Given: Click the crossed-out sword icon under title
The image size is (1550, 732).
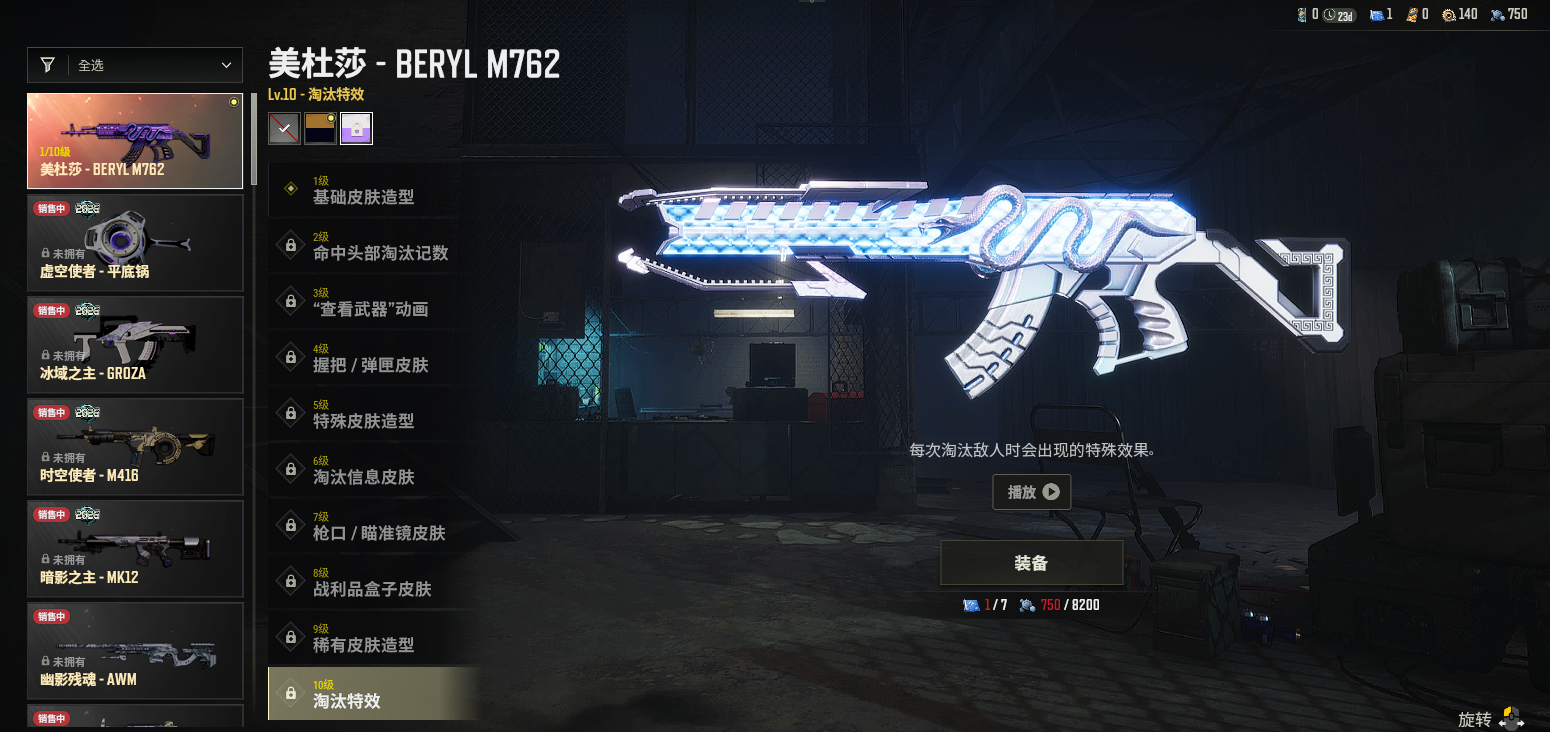Looking at the screenshot, I should [x=284, y=128].
